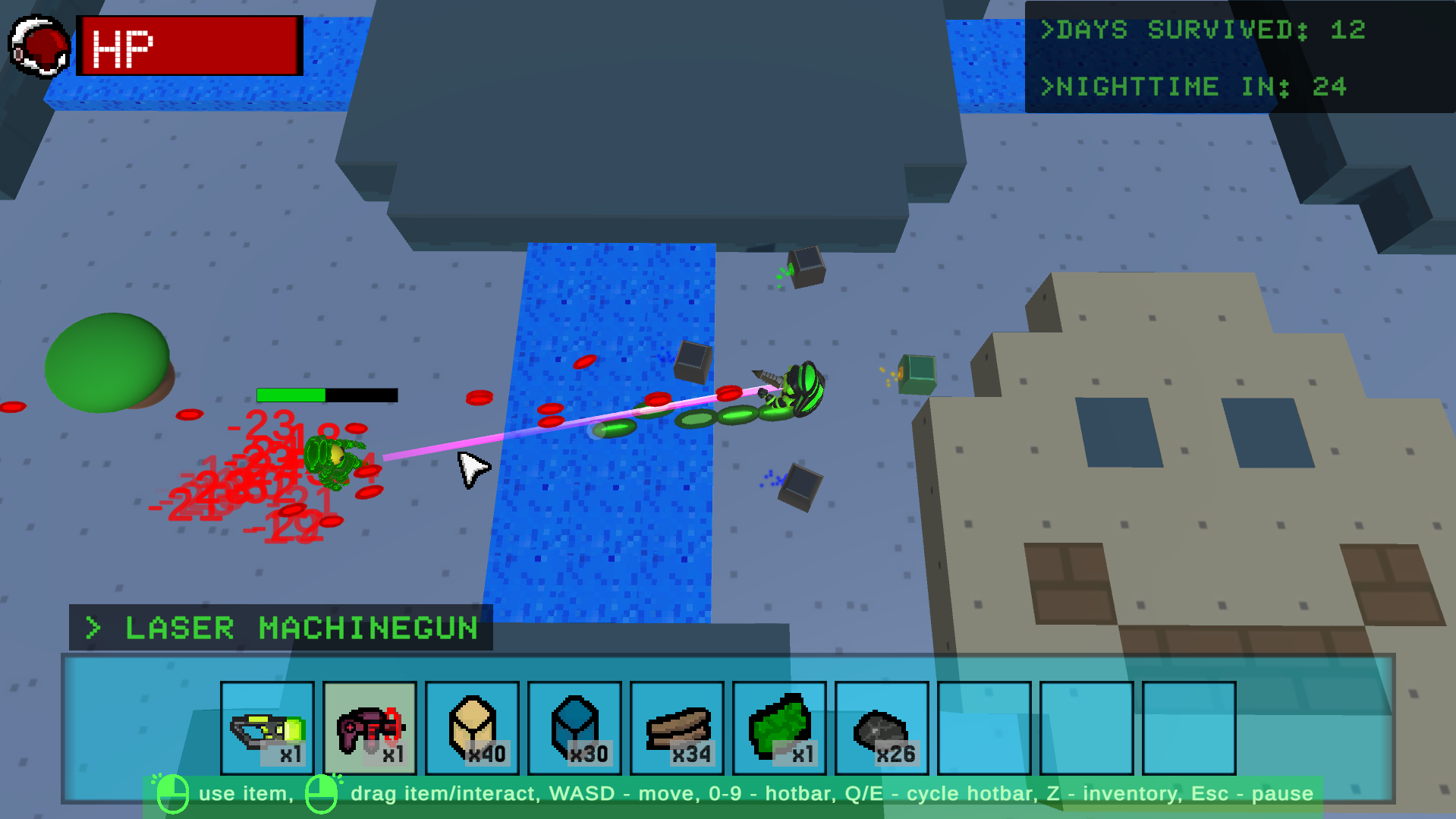This screenshot has height=819, width=1456.
Task: Click the enemy's green health bar
Action: [x=292, y=395]
